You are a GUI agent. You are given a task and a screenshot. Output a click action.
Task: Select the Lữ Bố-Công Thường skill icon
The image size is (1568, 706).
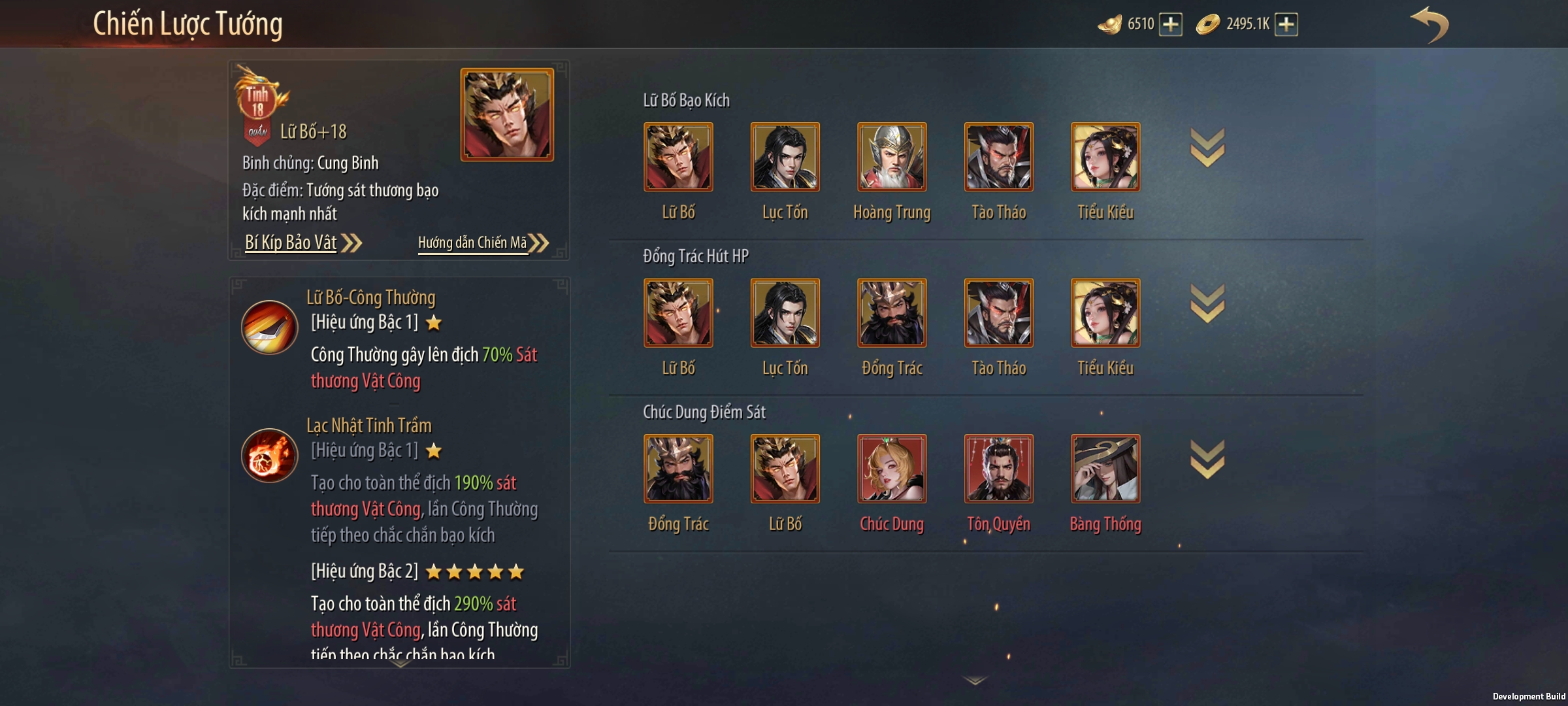(x=269, y=327)
